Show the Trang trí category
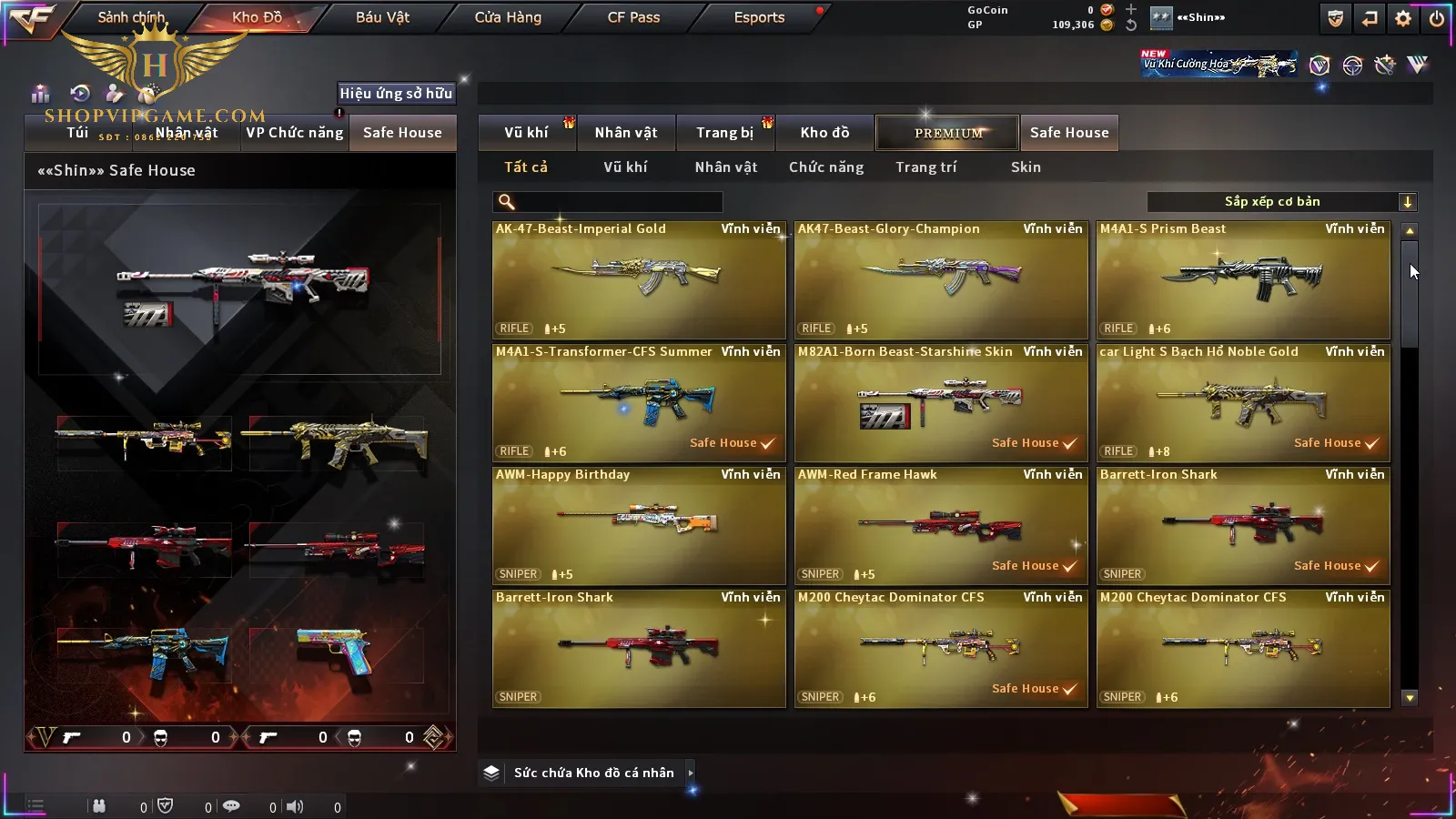The width and height of the screenshot is (1456, 819). point(925,167)
